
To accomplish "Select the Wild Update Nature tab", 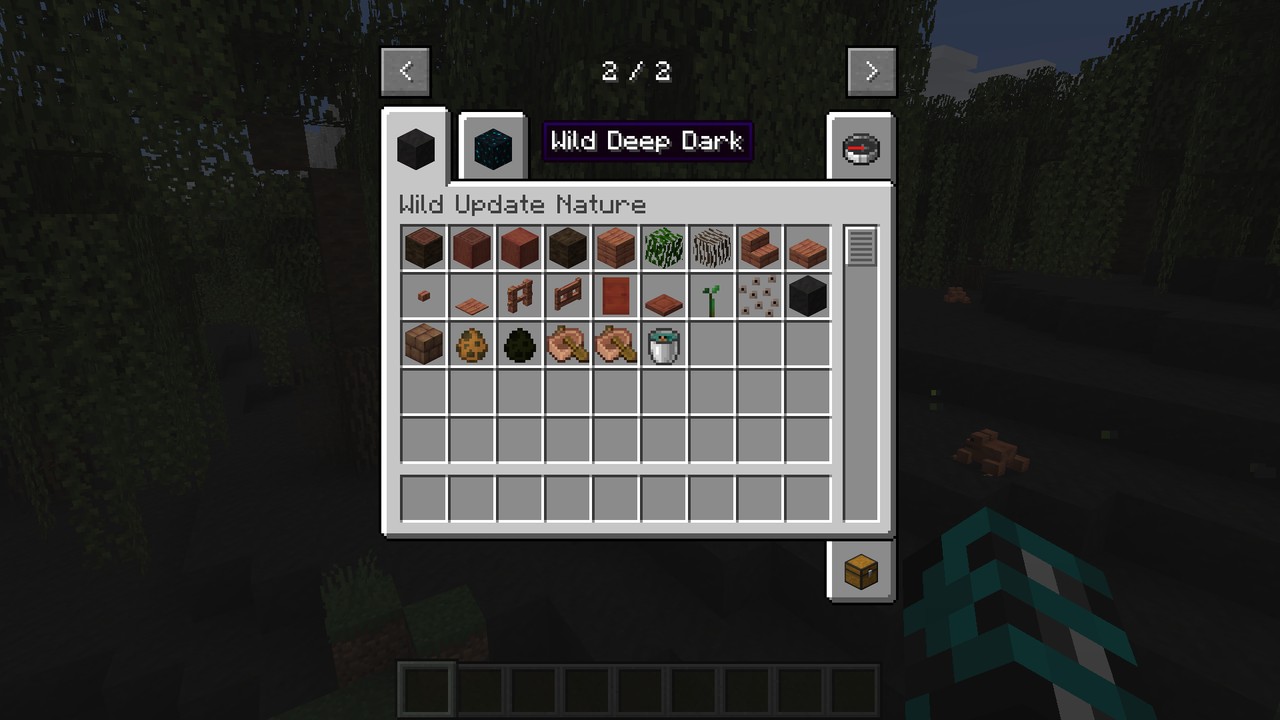I will tap(416, 148).
